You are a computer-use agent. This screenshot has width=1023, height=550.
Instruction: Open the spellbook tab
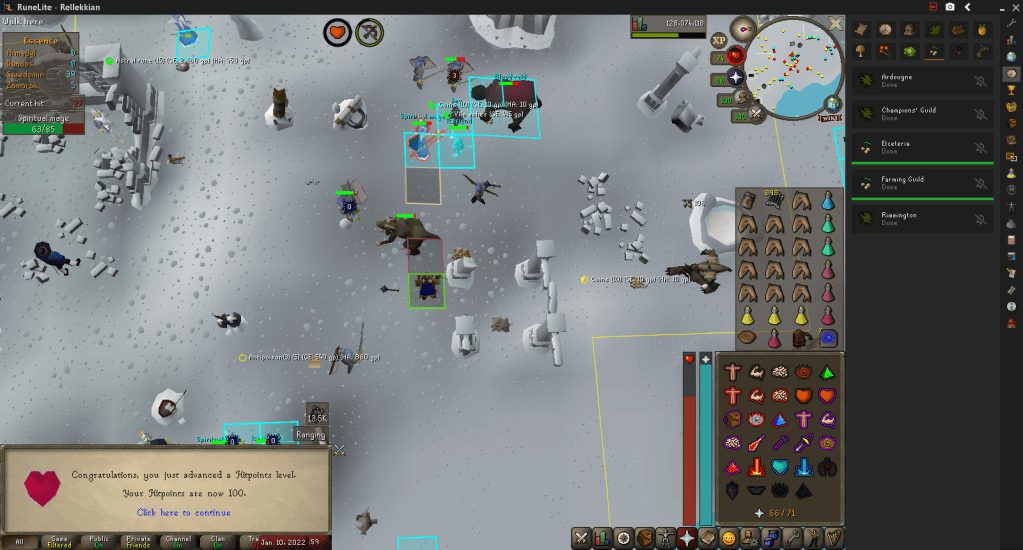pyautogui.click(x=708, y=538)
